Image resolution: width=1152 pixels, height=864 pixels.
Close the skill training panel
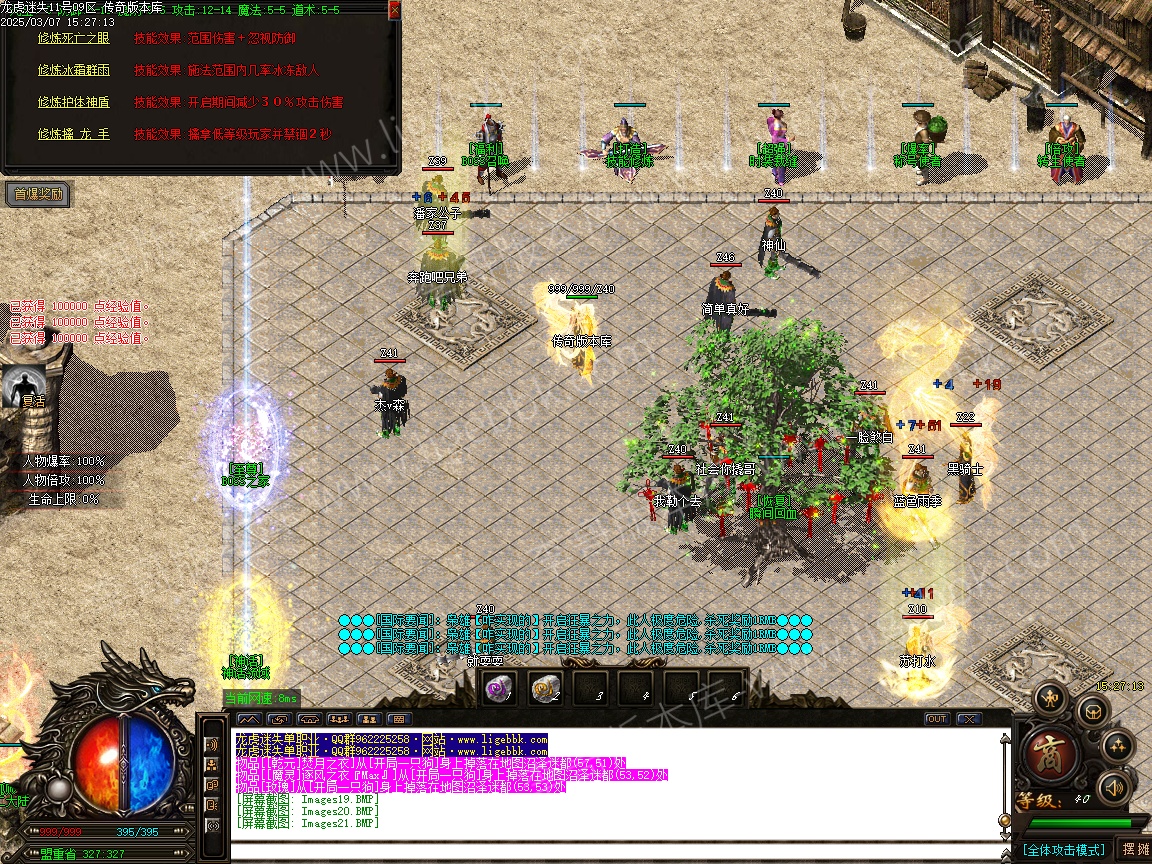[394, 10]
